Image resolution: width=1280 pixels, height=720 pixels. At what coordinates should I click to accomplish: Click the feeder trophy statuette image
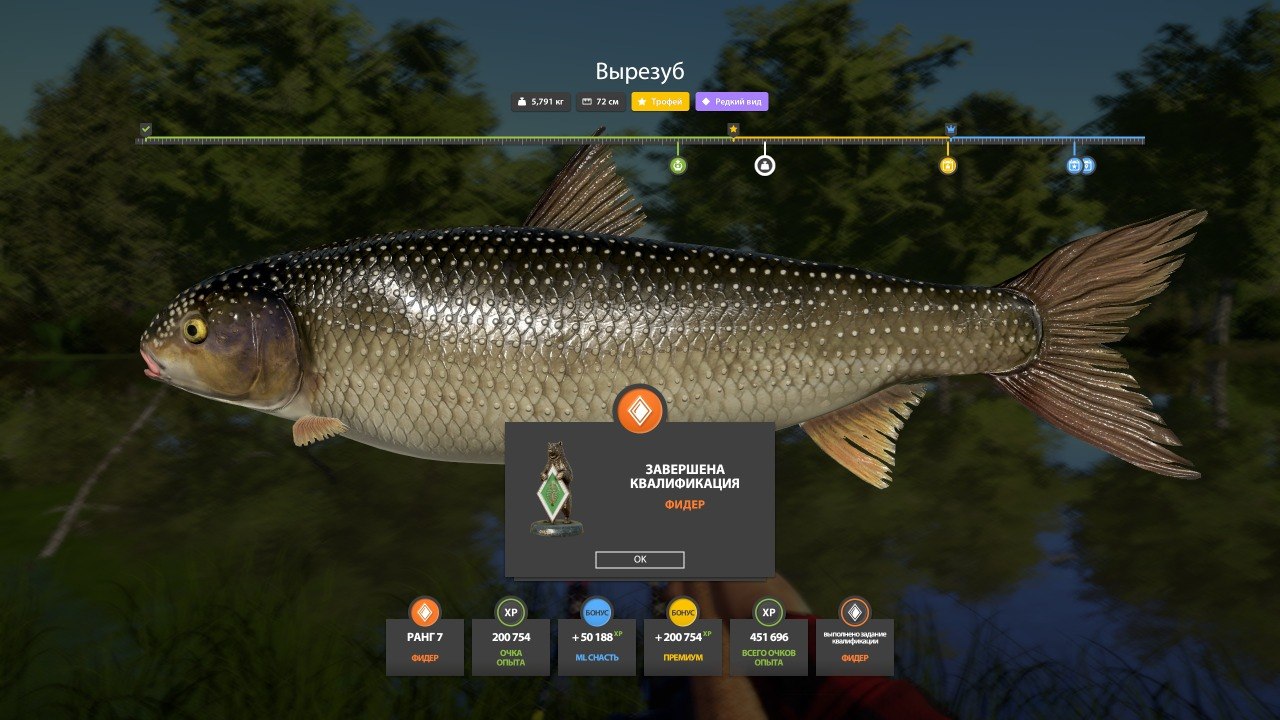point(557,489)
